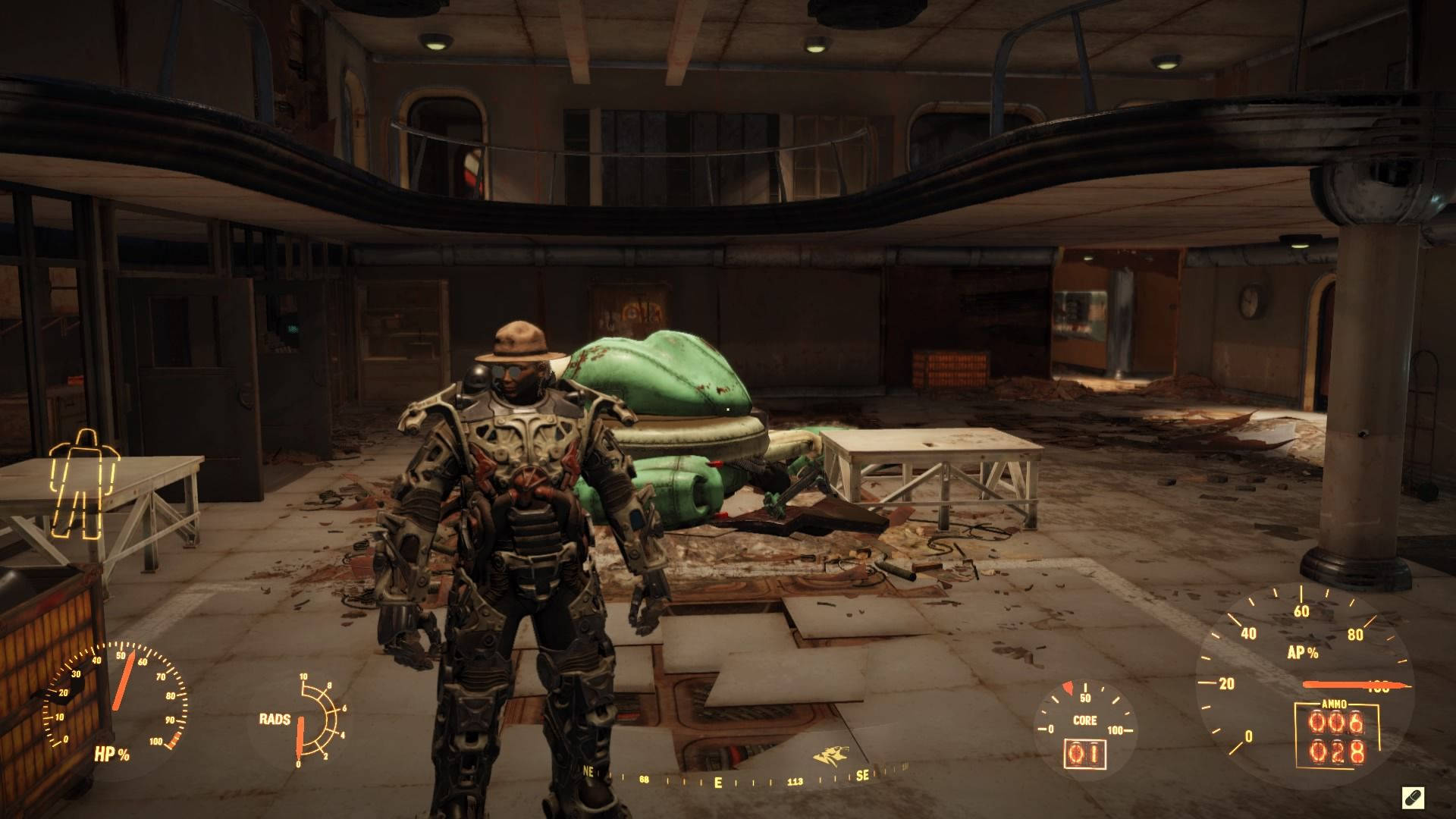This screenshot has width=1456, height=819.
Task: Click the yellow location marker on the compass
Action: (x=826, y=756)
